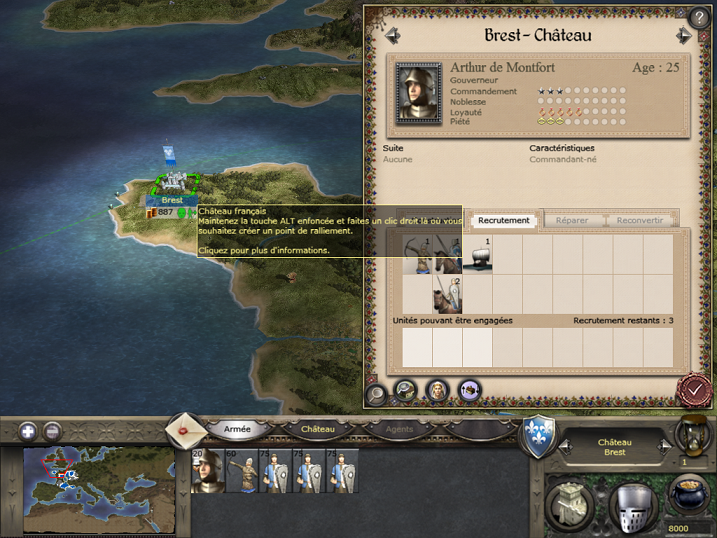Go to the previous settlement with left arrow
717x538 pixels.
[393, 36]
